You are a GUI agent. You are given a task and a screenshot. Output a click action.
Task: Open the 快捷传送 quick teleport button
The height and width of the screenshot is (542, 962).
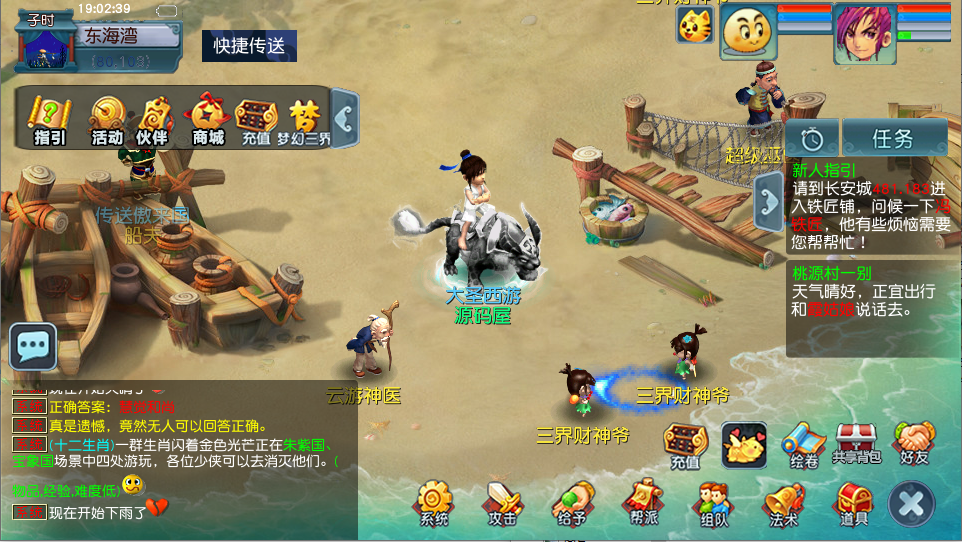249,46
